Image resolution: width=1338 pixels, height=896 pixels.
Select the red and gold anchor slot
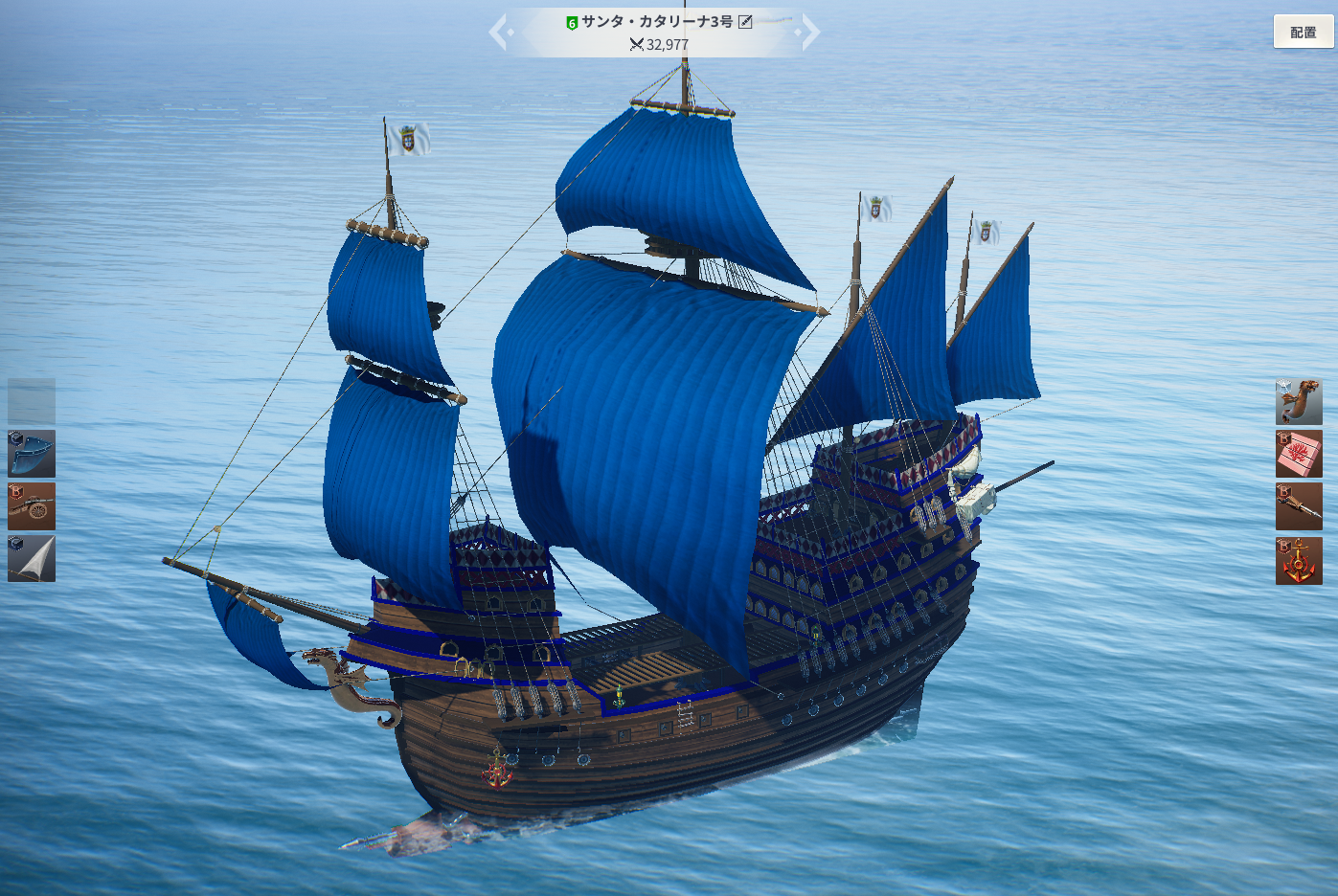click(x=1299, y=561)
